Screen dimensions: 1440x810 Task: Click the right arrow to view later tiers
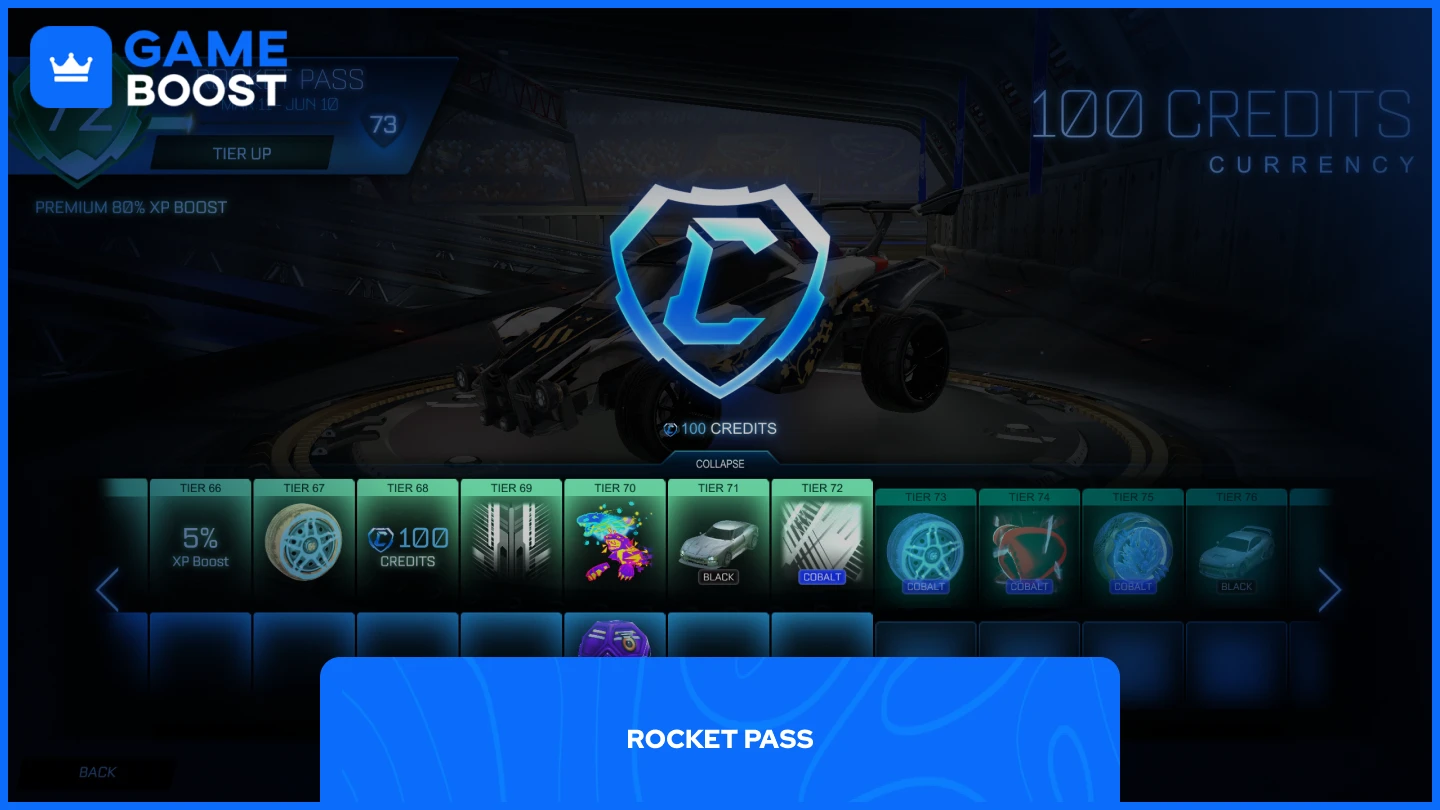[x=1330, y=589]
